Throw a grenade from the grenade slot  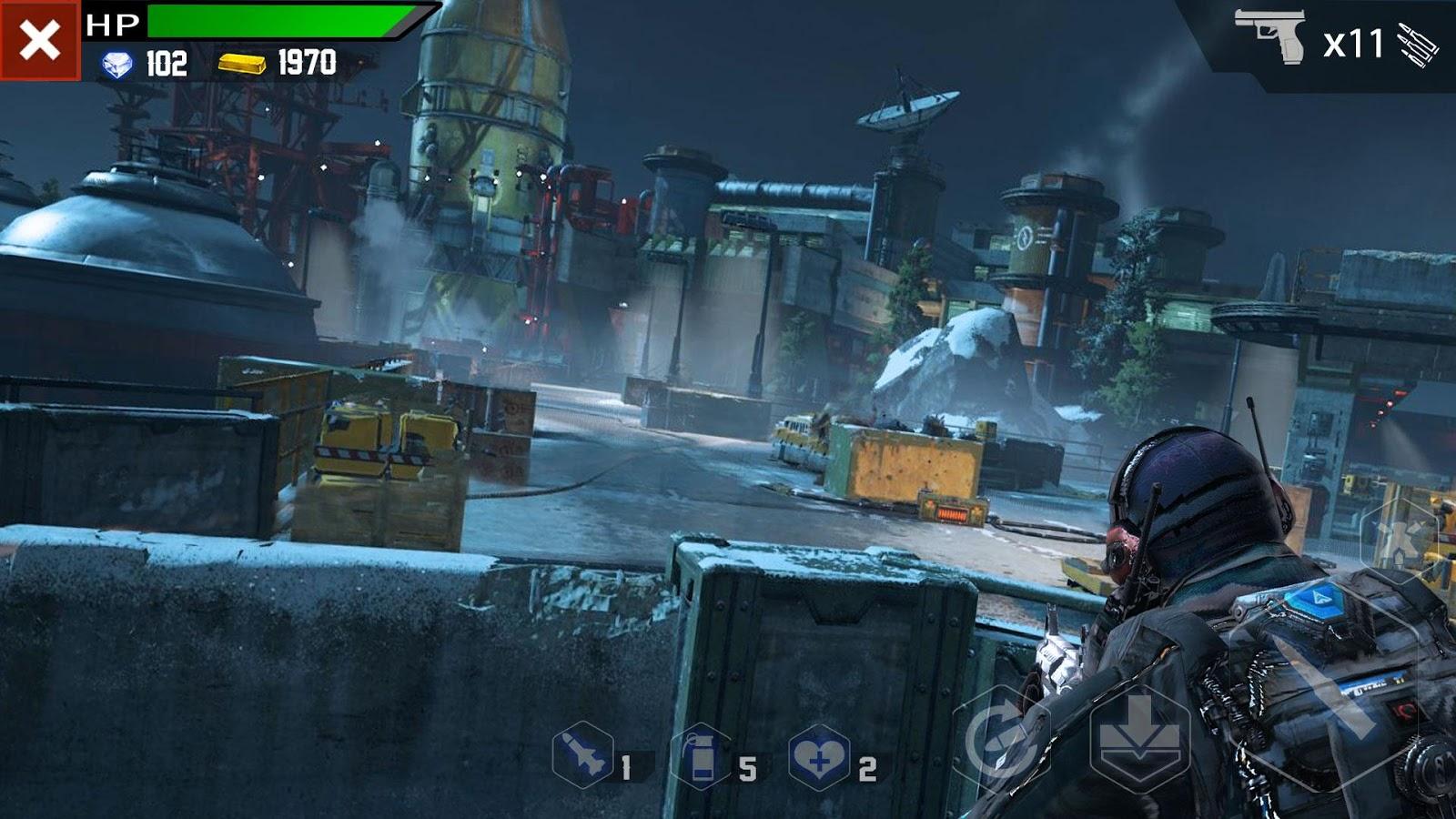pos(701,757)
